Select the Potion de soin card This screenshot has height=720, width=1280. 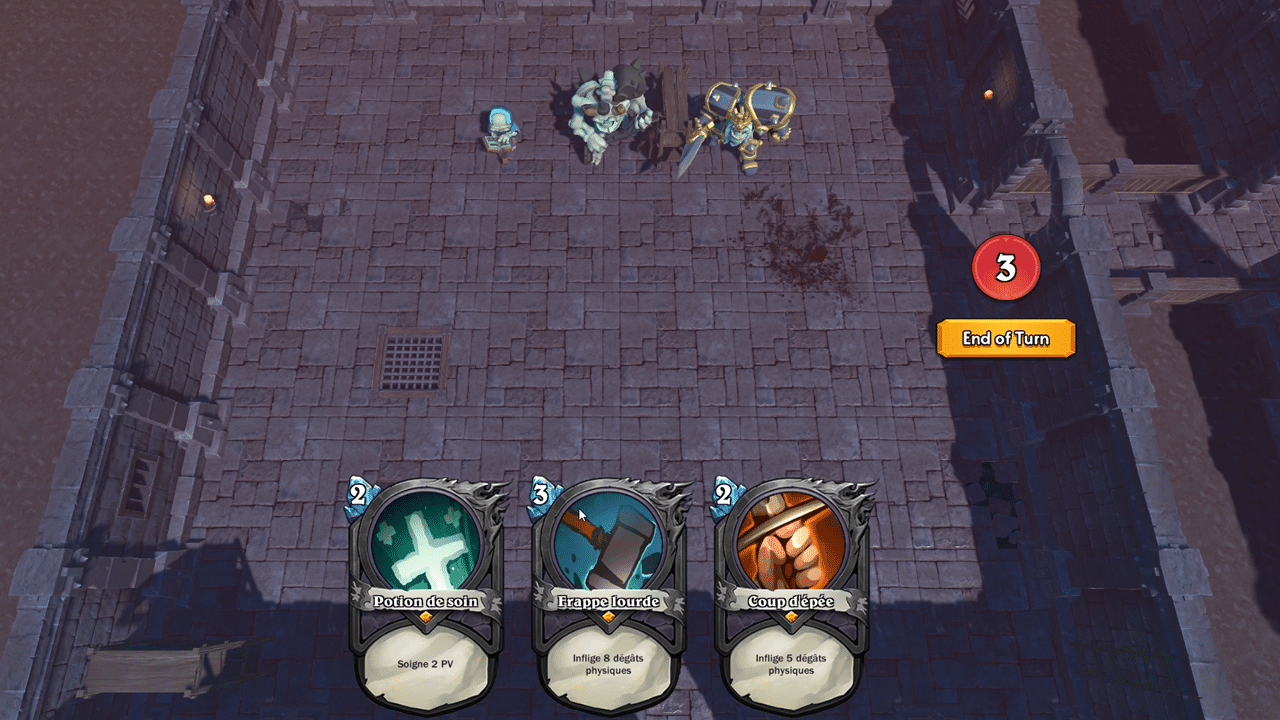point(426,595)
